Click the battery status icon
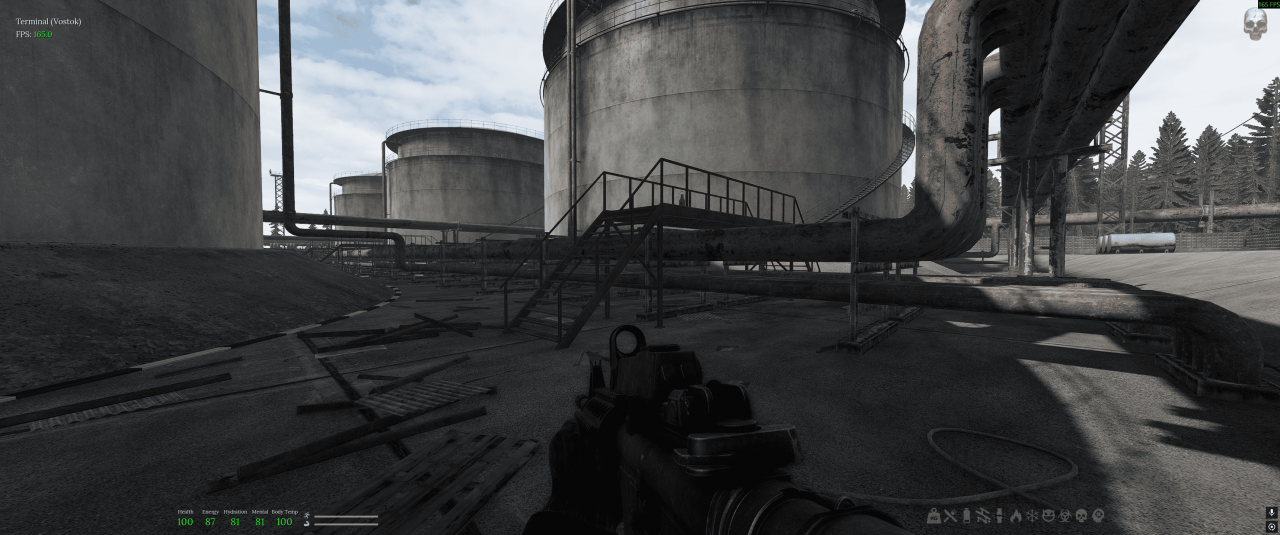Image resolution: width=1280 pixels, height=535 pixels. pos(967,516)
